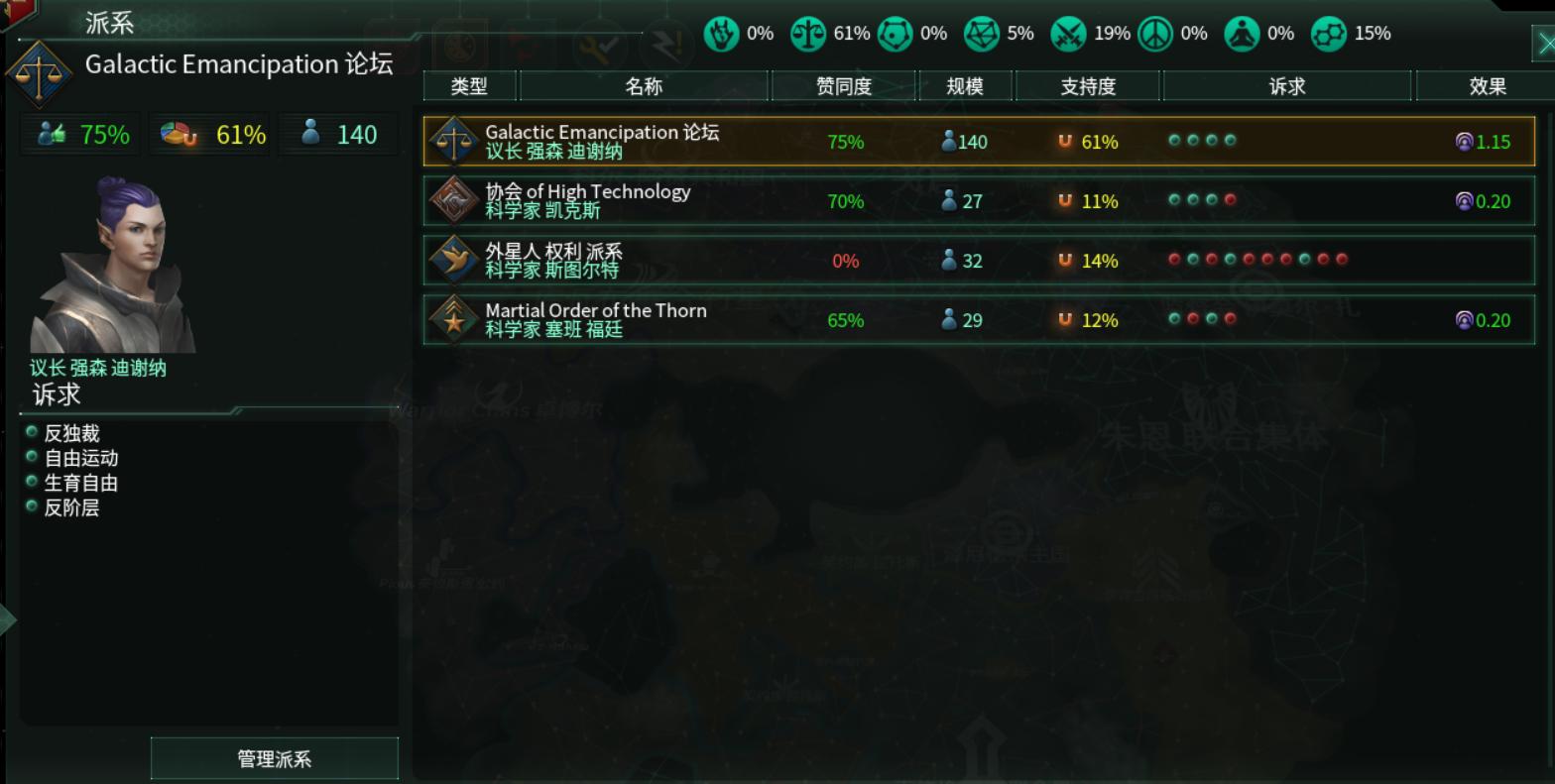
Task: Select the Martial Order of the Thorn row
Action: point(978,319)
